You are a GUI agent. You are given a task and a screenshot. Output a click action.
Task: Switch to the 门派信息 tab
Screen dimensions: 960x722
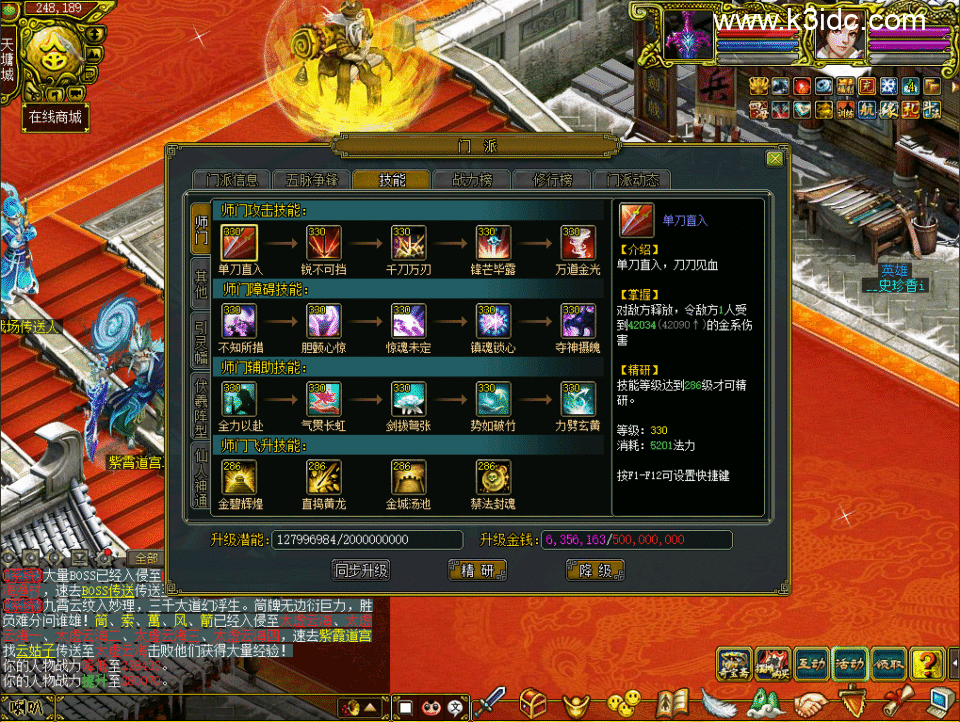pos(232,180)
